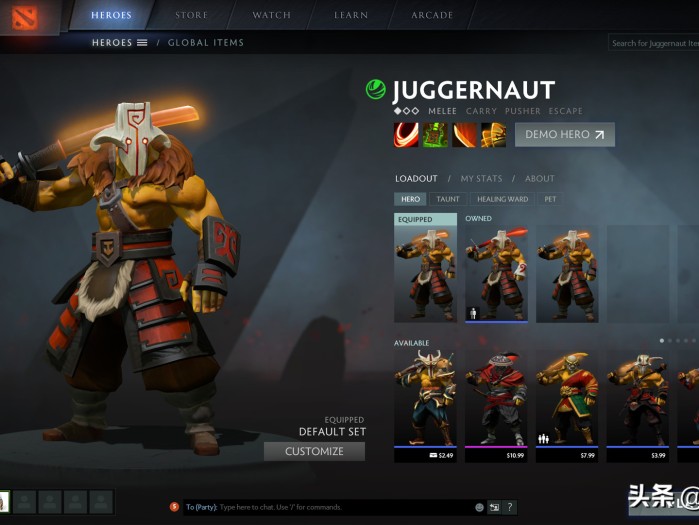Image resolution: width=699 pixels, height=525 pixels.
Task: Pick the available set priced $7.99
Action: click(567, 404)
